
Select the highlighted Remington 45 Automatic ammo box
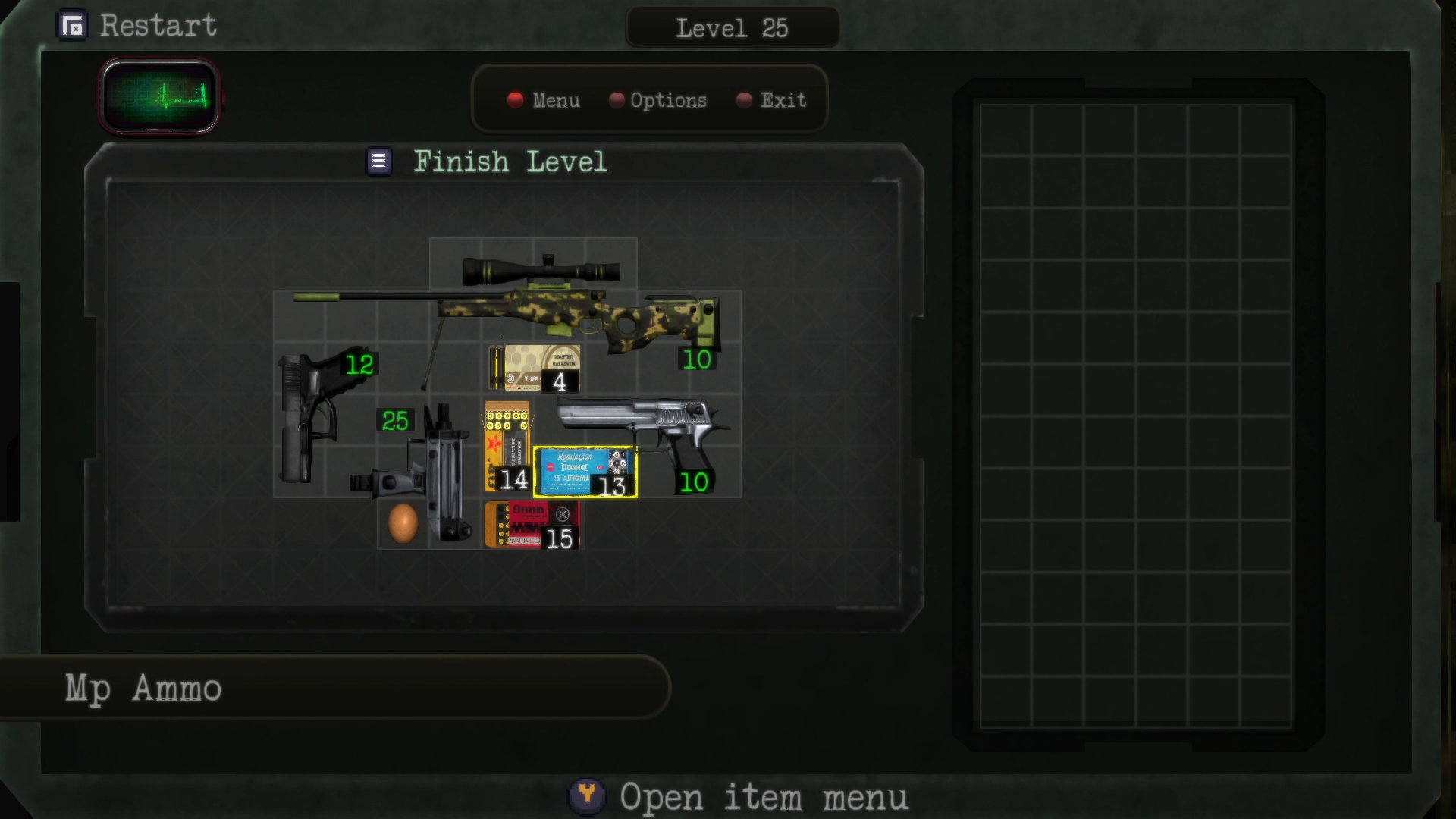click(x=586, y=470)
